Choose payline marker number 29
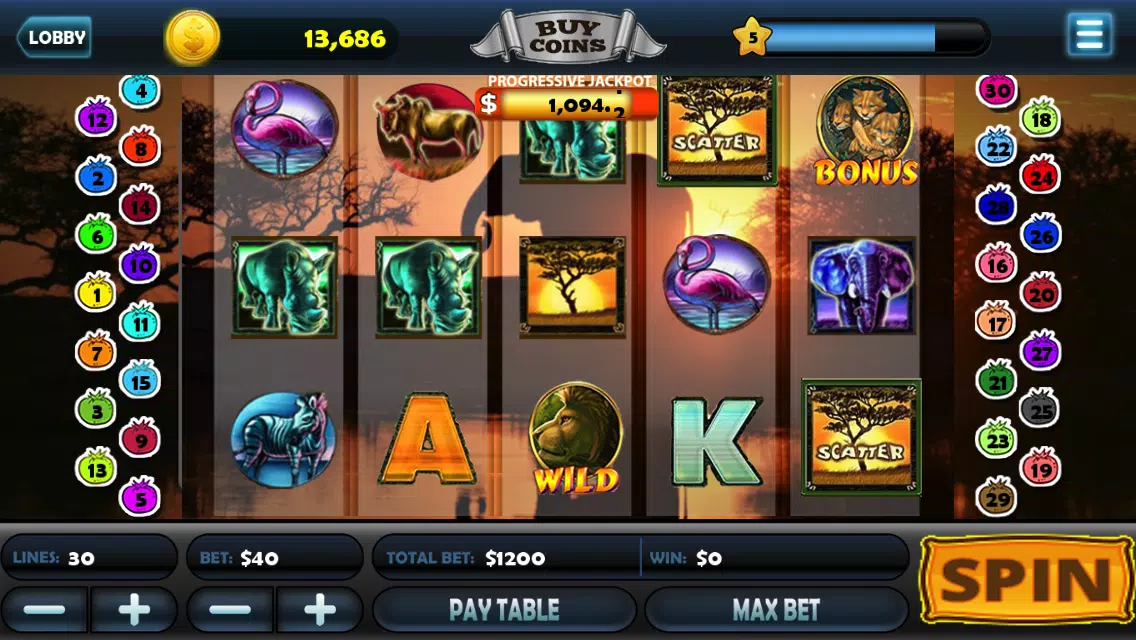 point(996,496)
